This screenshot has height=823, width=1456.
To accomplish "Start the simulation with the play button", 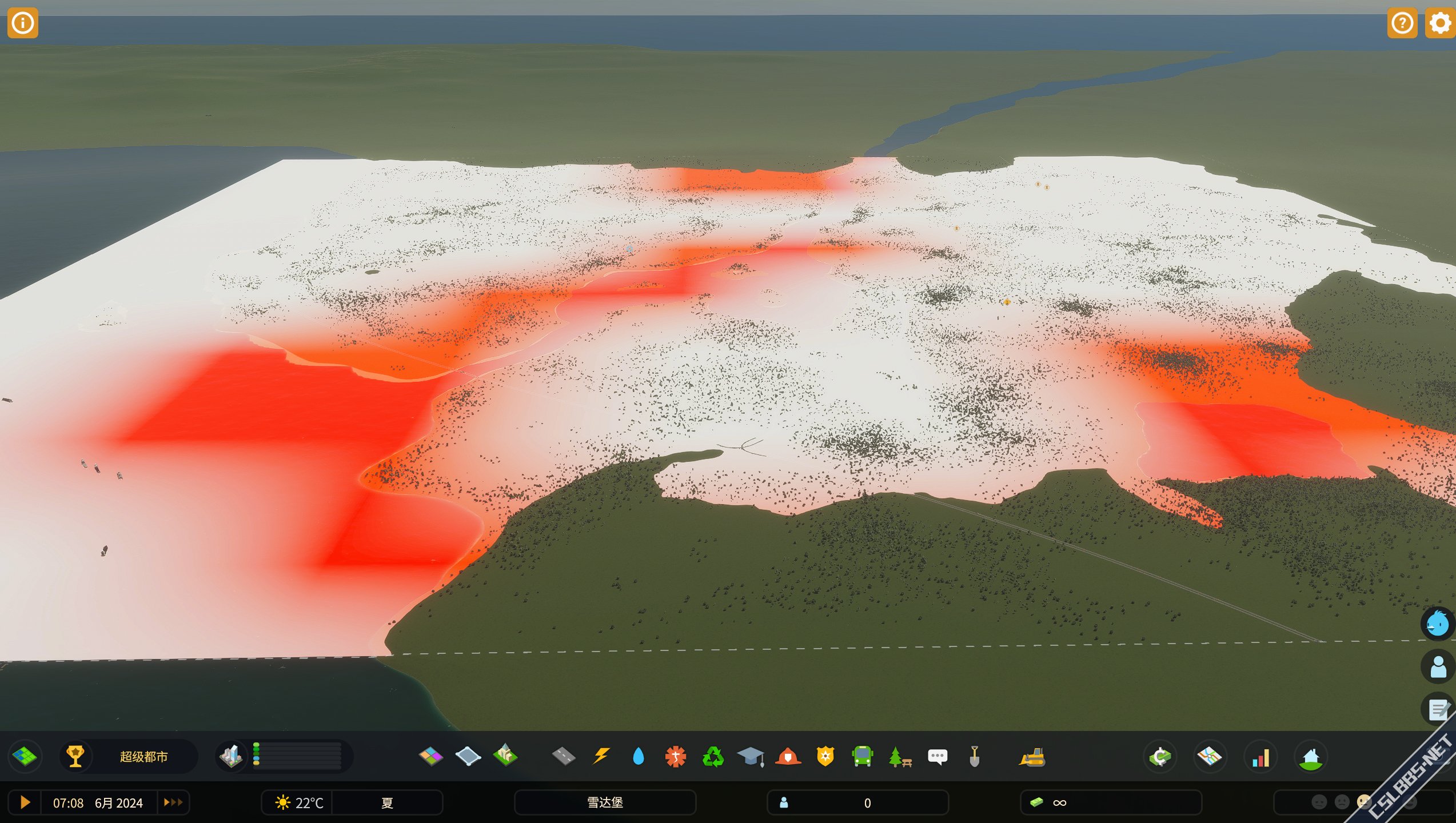I will [x=25, y=802].
